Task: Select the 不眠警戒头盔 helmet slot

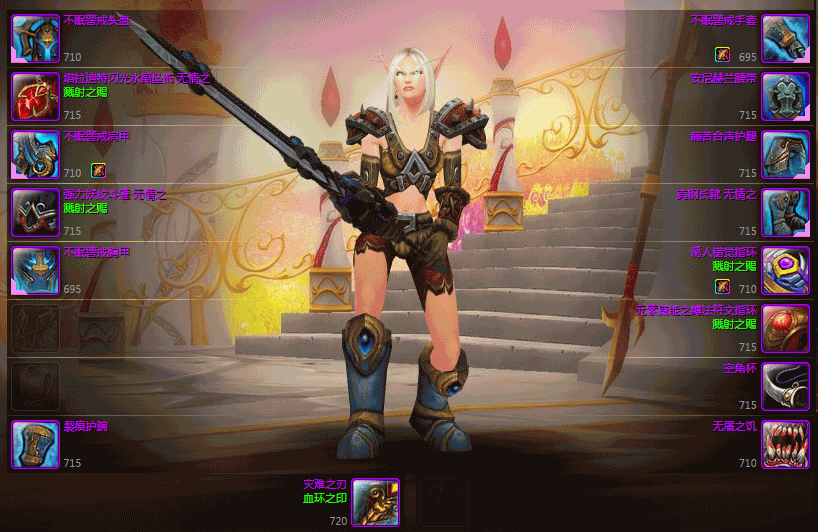Action: [35, 39]
